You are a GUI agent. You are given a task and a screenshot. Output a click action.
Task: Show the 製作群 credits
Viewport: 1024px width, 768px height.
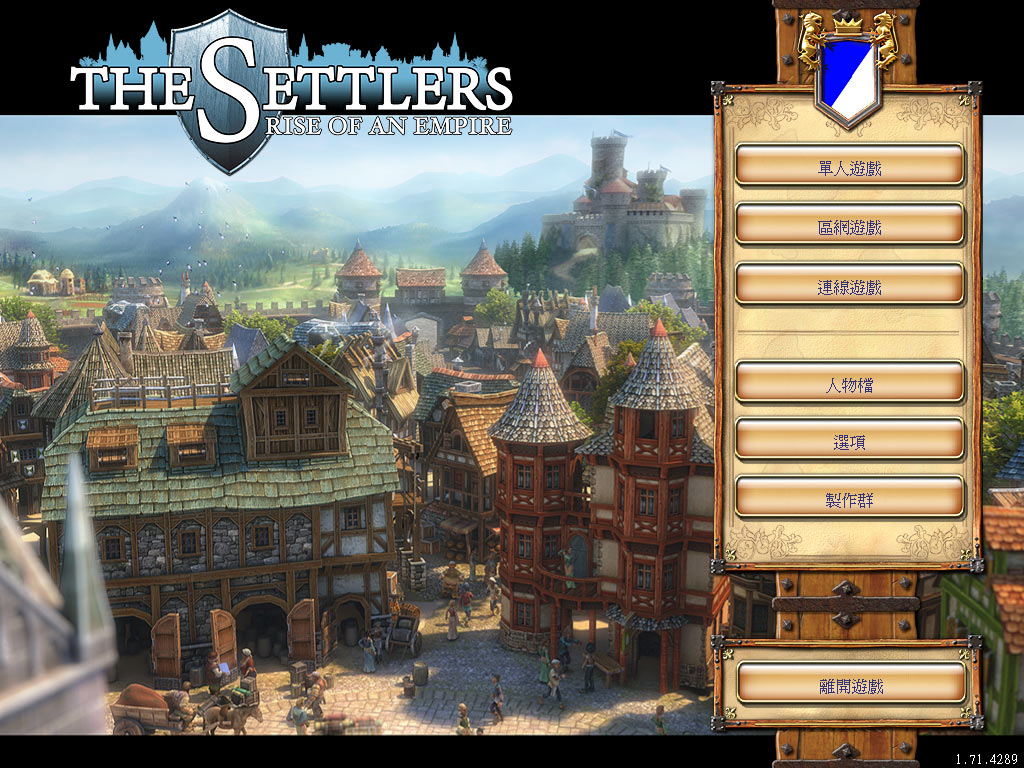(849, 498)
